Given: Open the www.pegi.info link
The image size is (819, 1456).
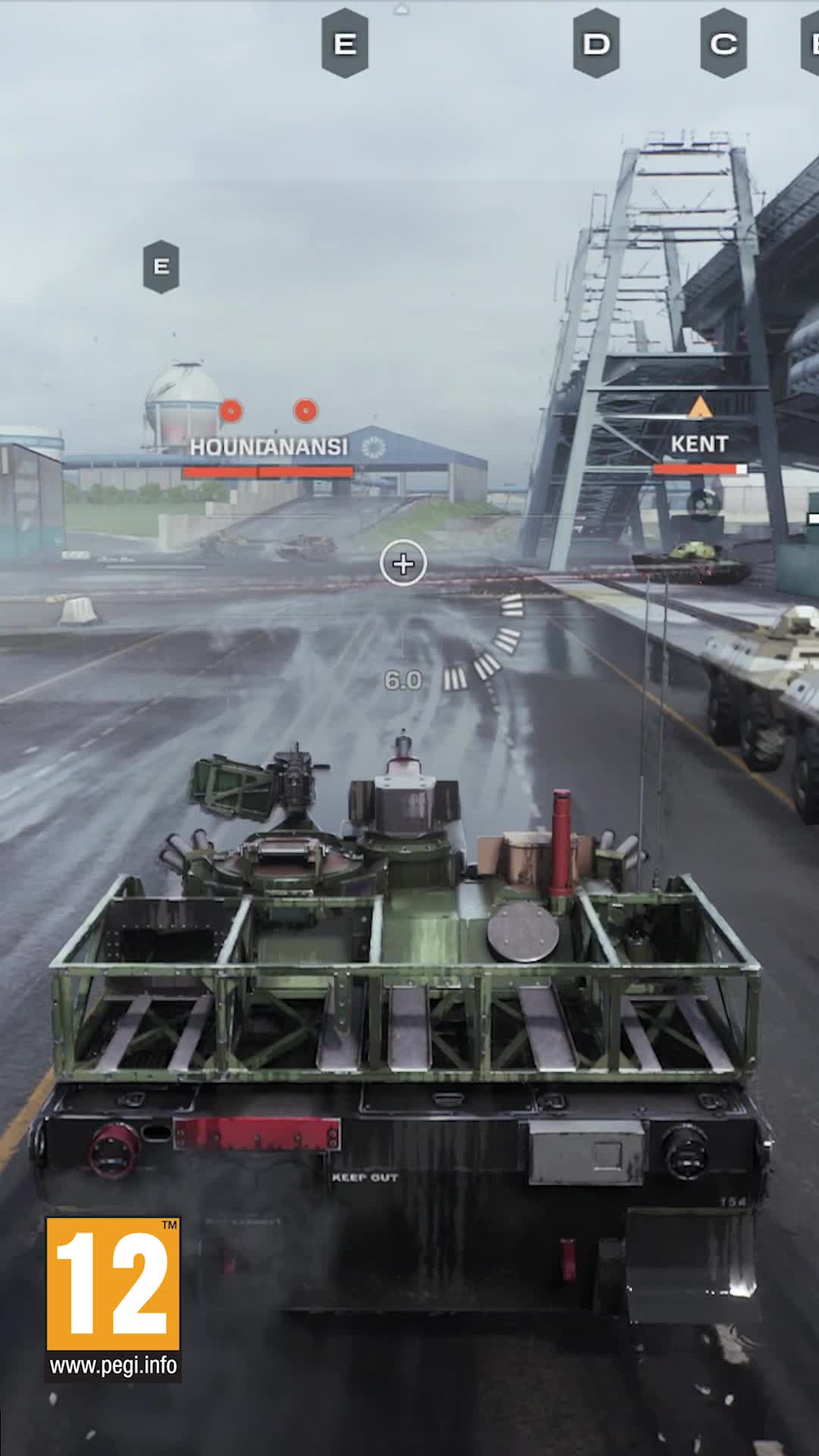Looking at the screenshot, I should point(113,1366).
